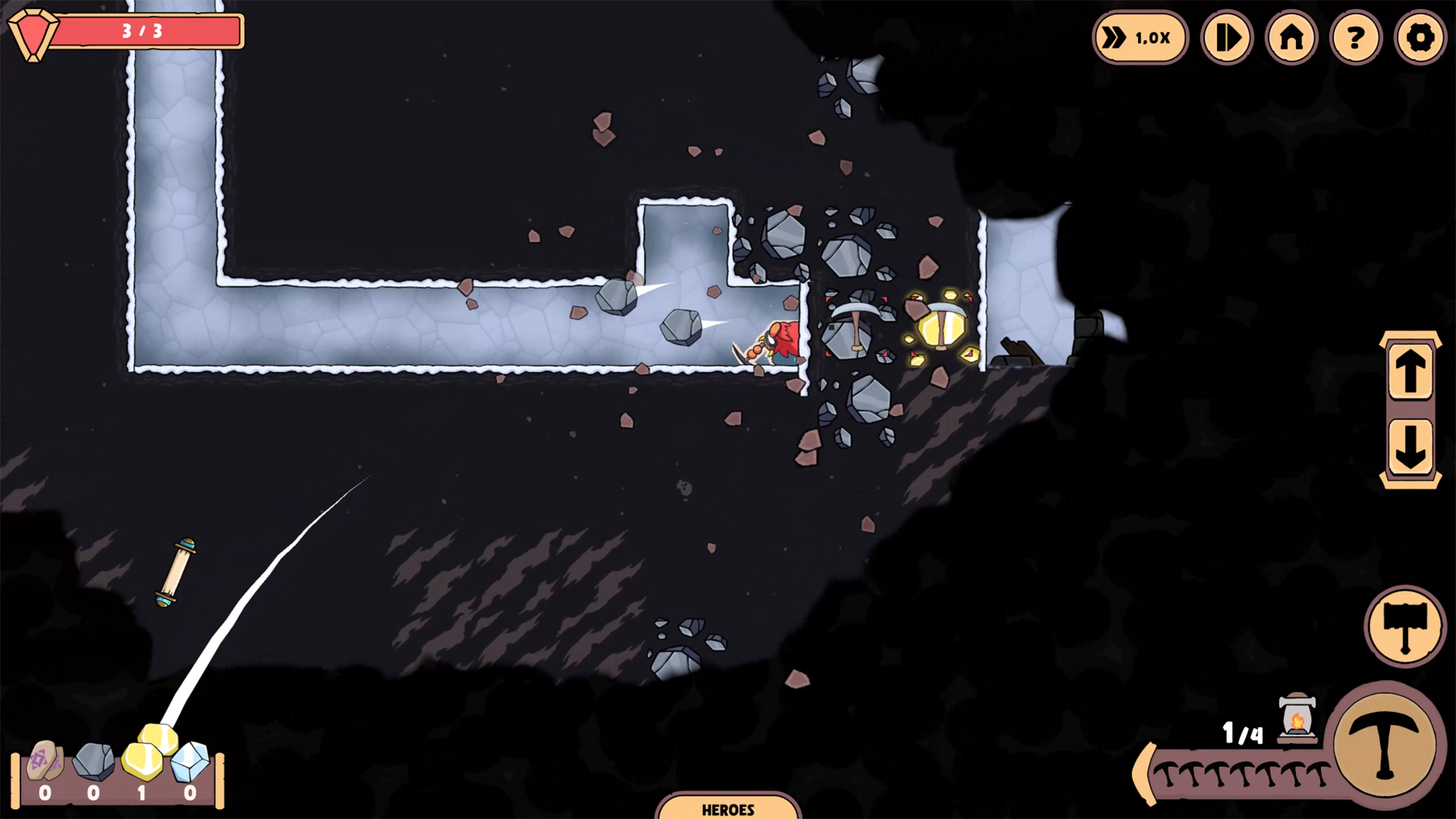The width and height of the screenshot is (1456, 819).
Task: Return to the home menu
Action: (1291, 37)
